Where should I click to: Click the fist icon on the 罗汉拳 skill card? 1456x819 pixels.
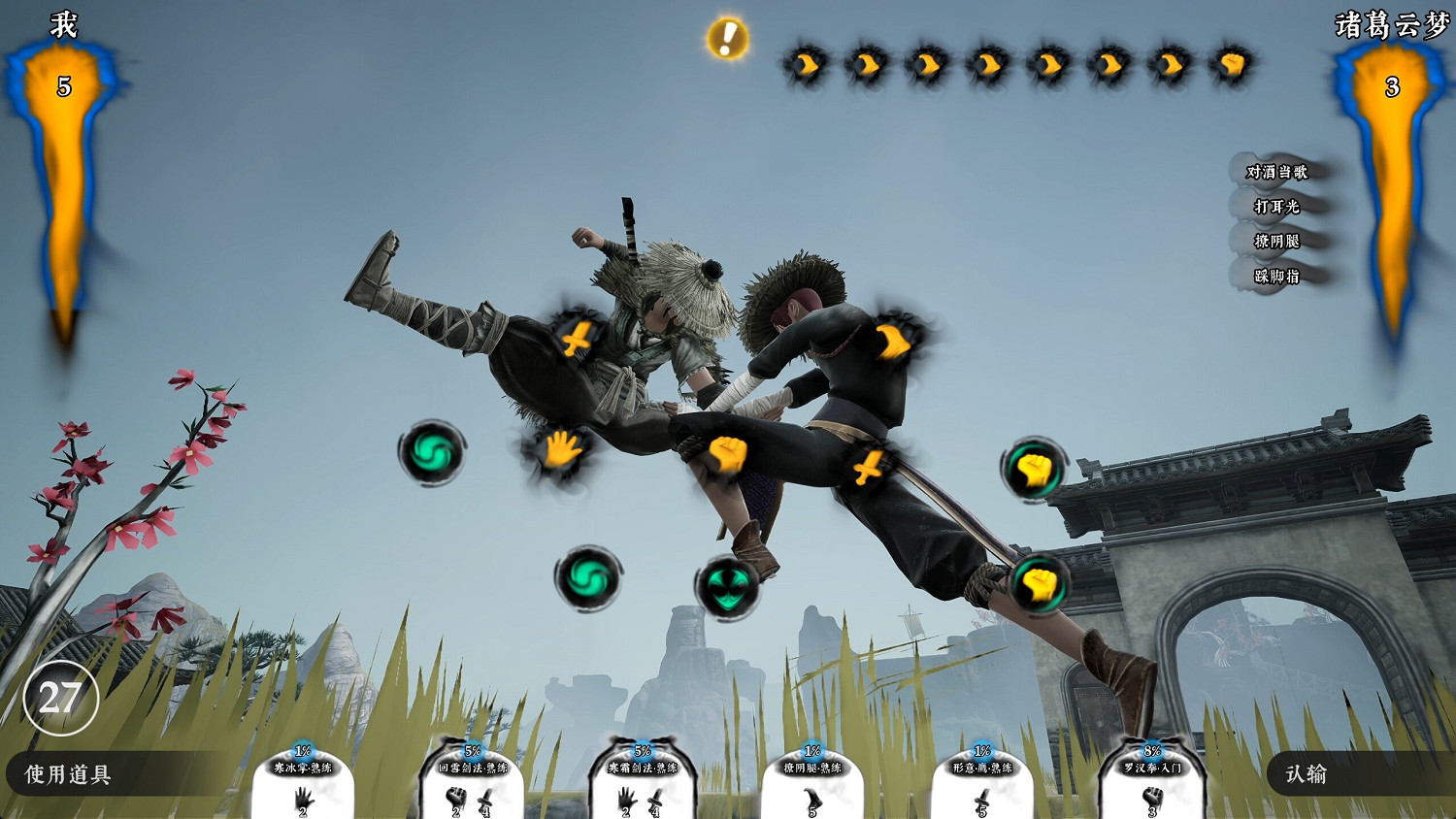1153,798
